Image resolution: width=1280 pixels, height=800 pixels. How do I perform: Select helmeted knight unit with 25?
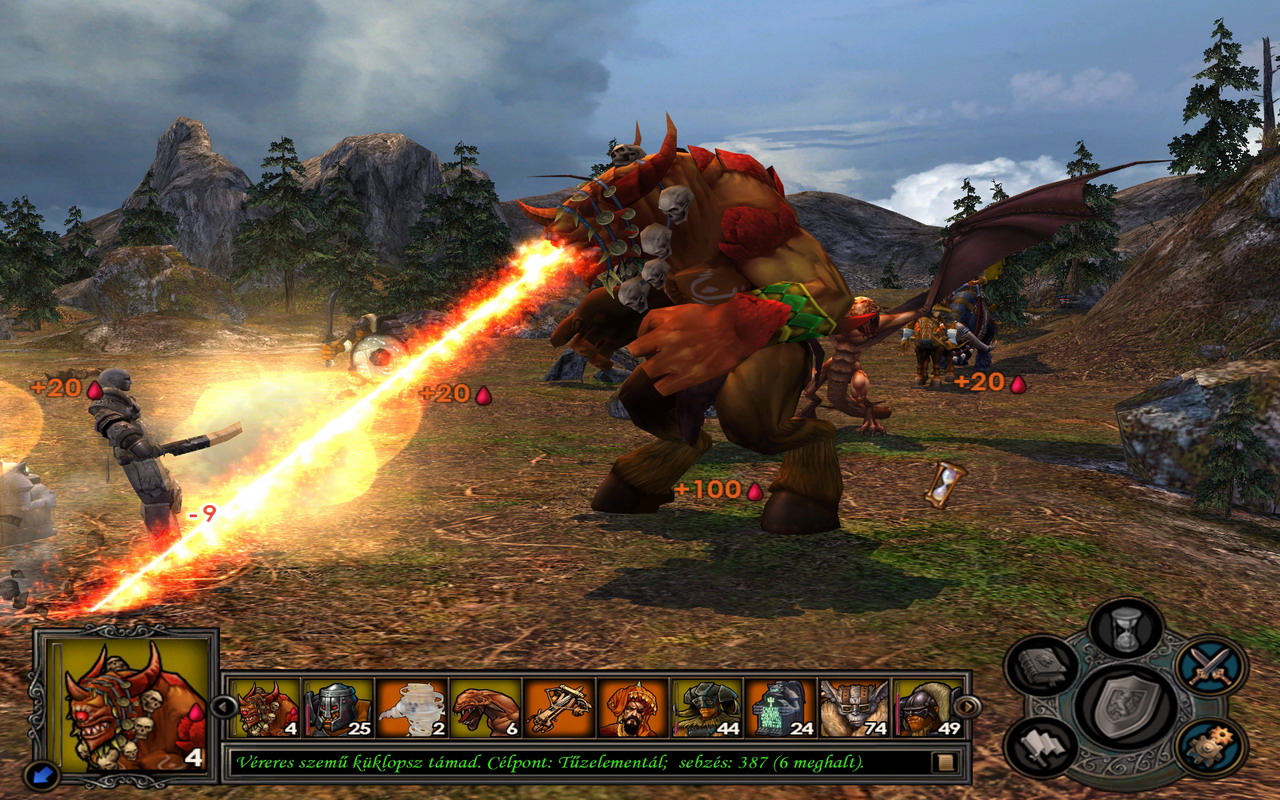pyautogui.click(x=339, y=708)
